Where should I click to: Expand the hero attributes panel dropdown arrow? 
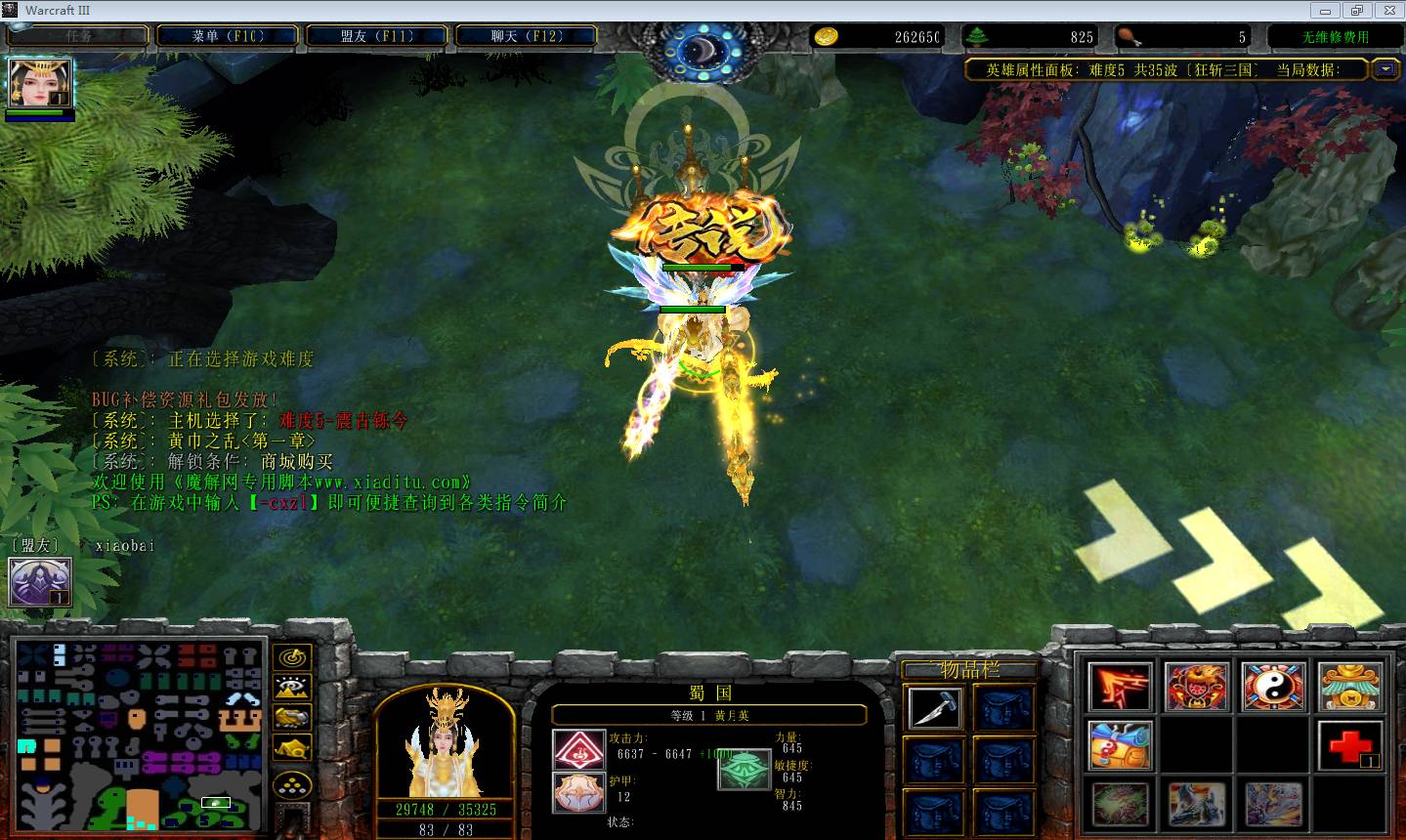coord(1385,69)
